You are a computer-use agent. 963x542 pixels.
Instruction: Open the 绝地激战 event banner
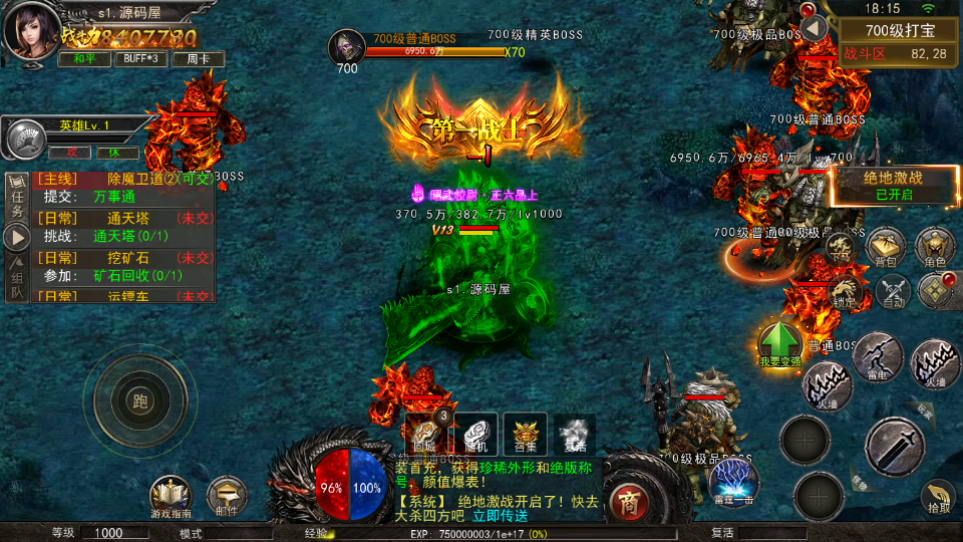[x=893, y=185]
